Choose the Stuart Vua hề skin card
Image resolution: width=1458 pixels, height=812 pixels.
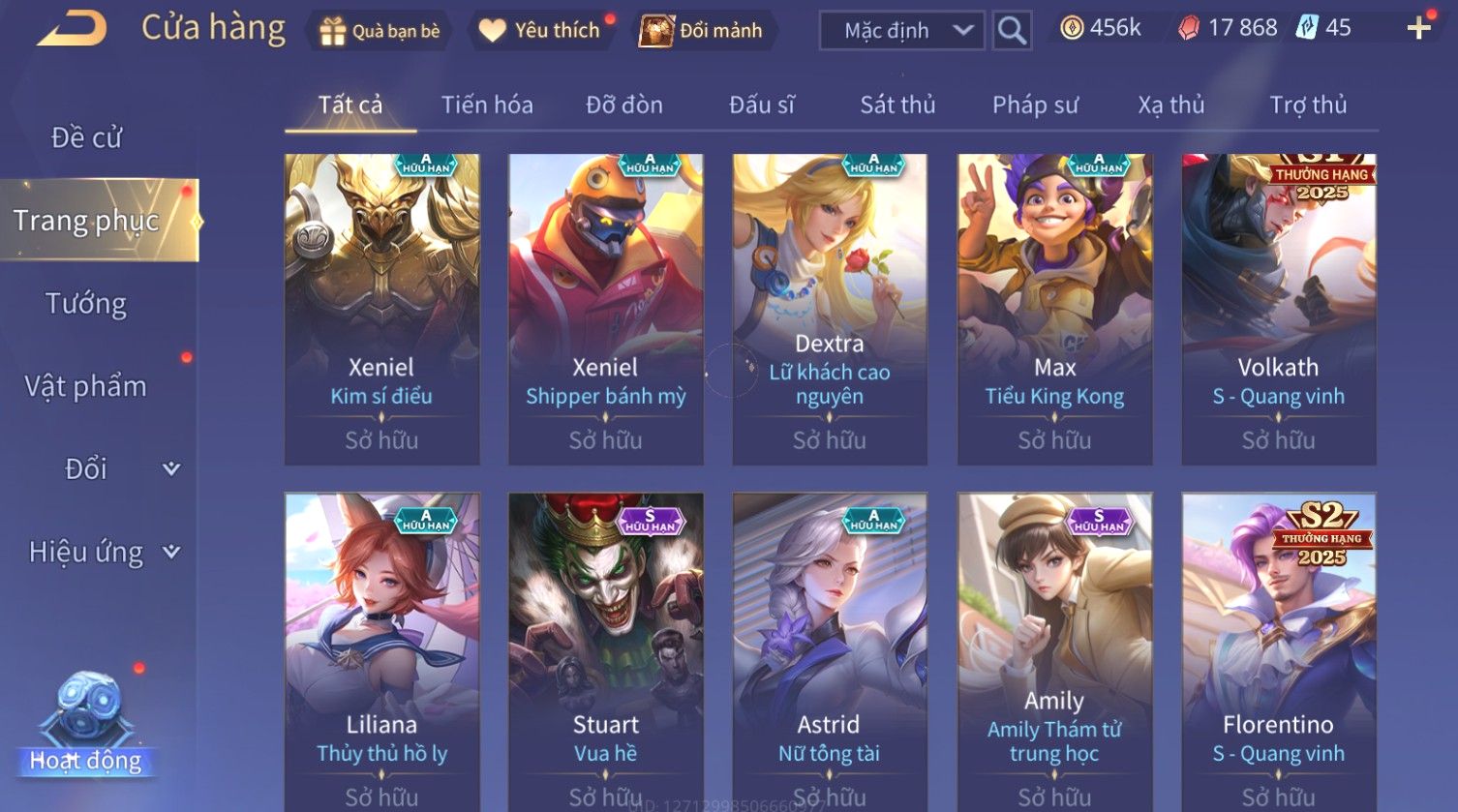tap(606, 650)
